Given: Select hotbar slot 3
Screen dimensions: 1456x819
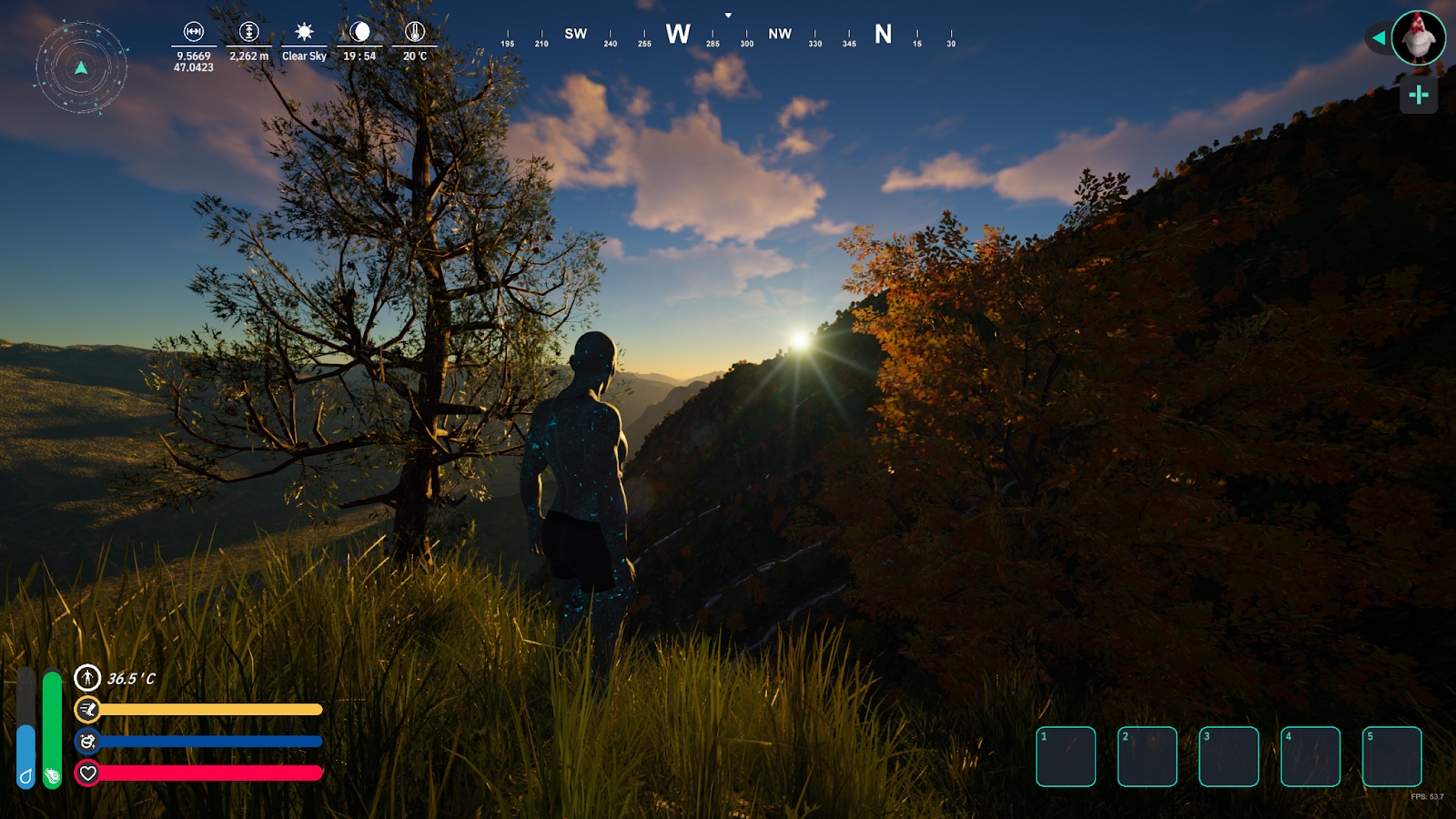Looking at the screenshot, I should [x=1228, y=756].
